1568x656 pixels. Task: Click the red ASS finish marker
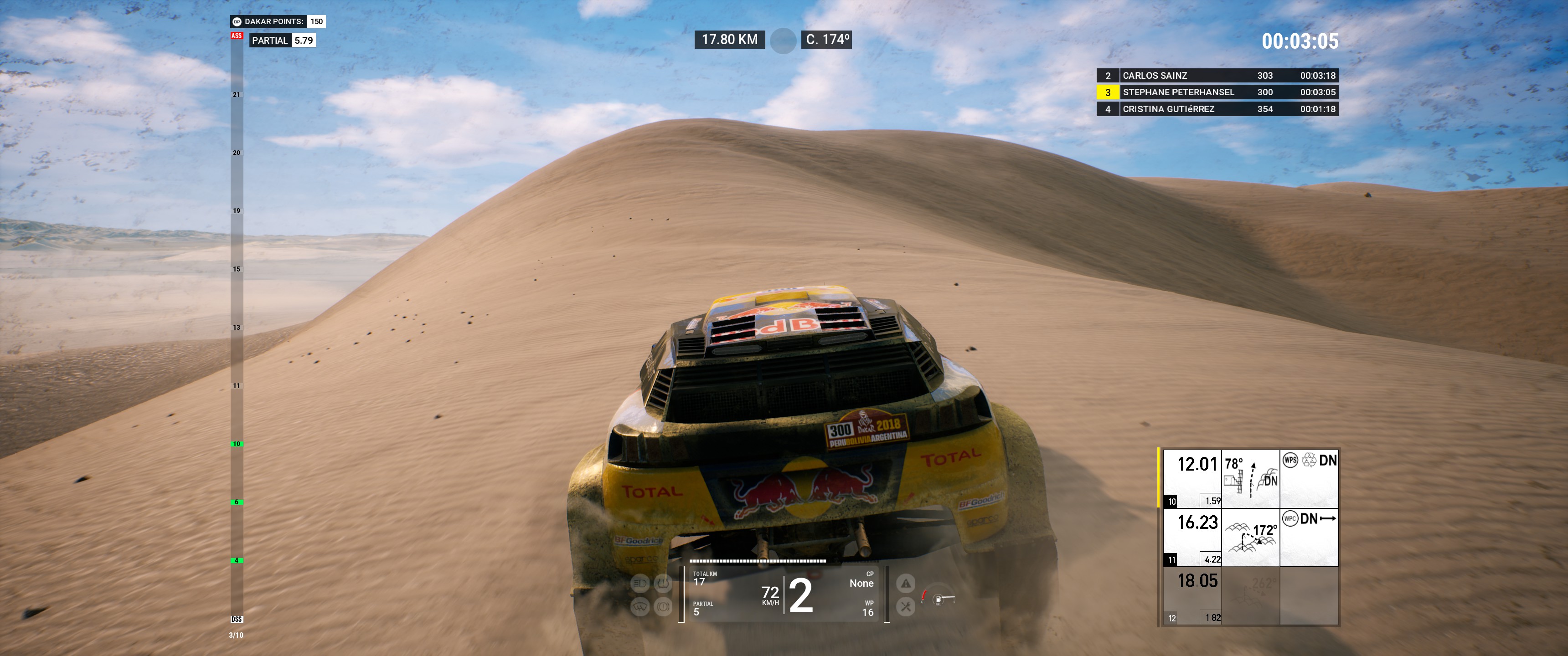237,36
